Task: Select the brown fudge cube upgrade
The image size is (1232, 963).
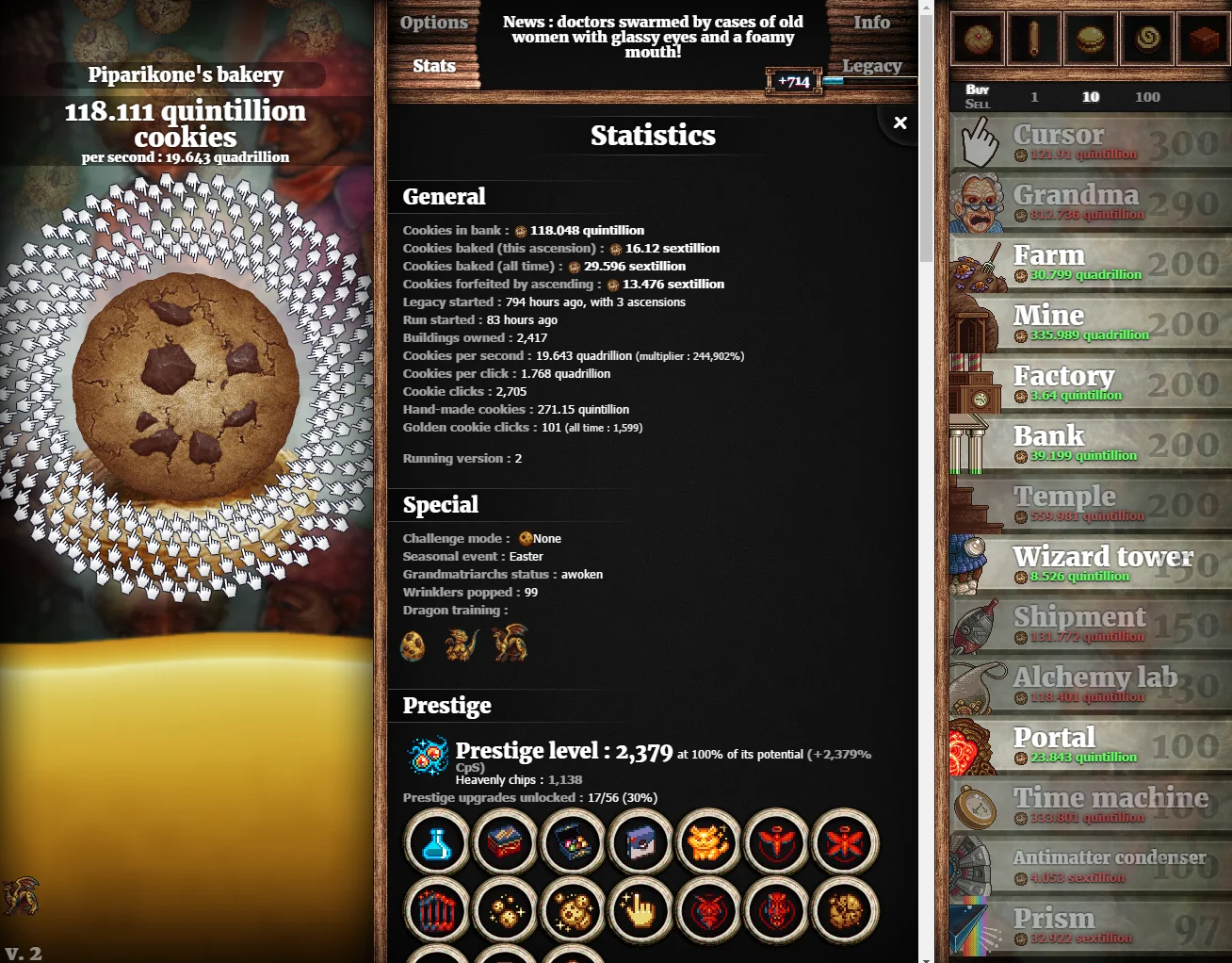Action: click(1203, 39)
